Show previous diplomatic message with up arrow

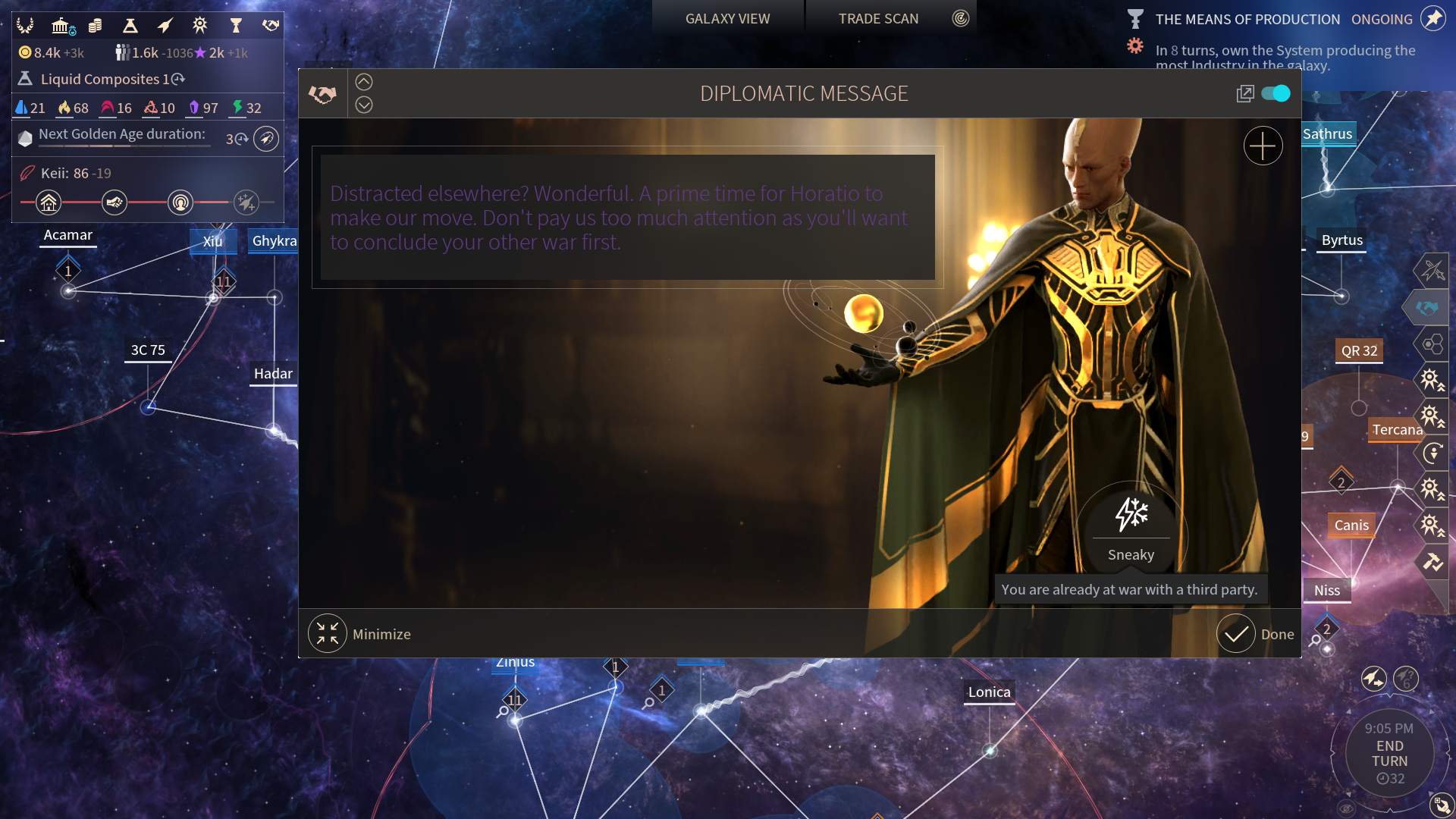[x=364, y=82]
